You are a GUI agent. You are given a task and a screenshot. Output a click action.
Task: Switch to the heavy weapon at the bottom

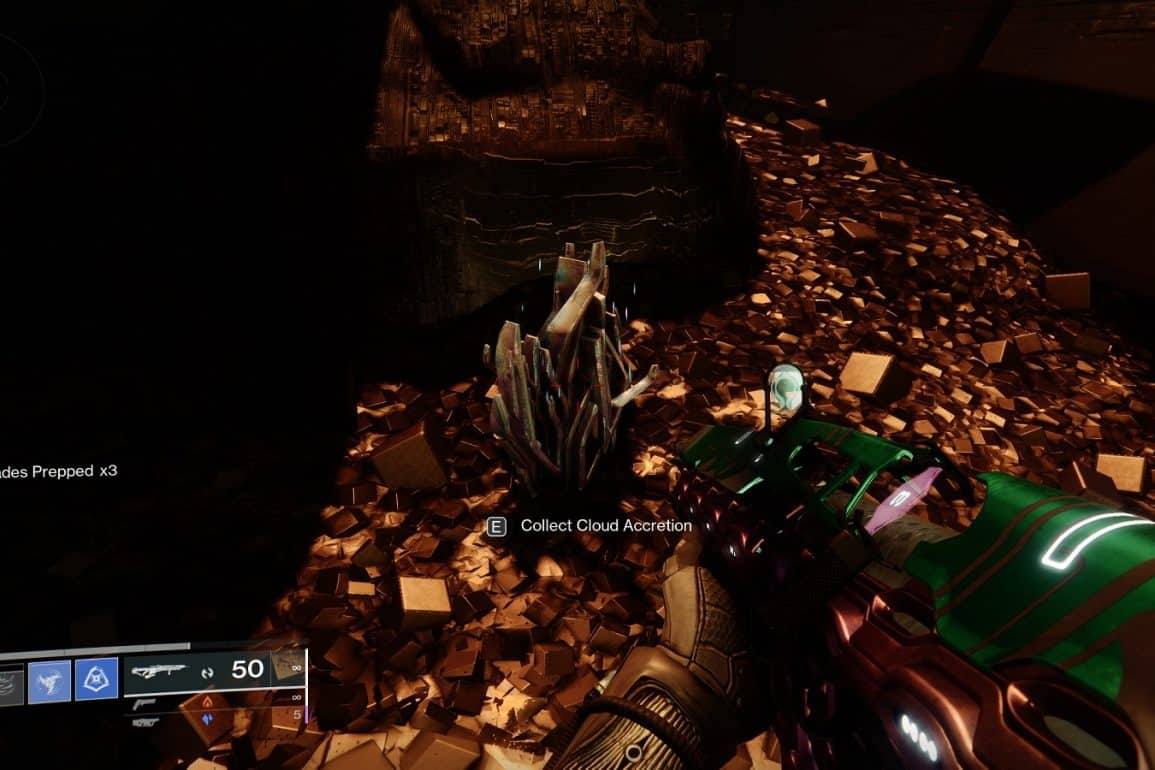pyautogui.click(x=146, y=721)
